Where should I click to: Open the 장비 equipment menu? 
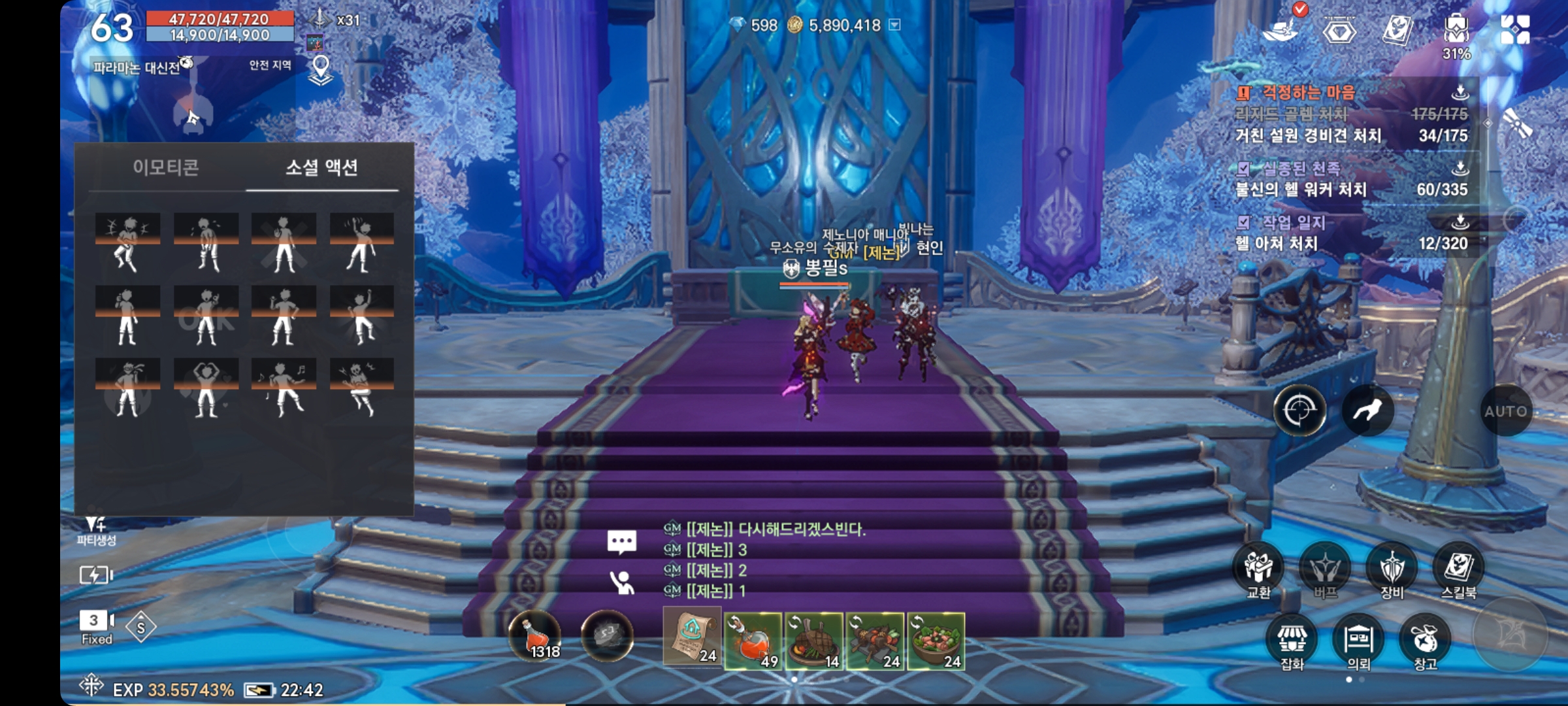[x=1392, y=569]
